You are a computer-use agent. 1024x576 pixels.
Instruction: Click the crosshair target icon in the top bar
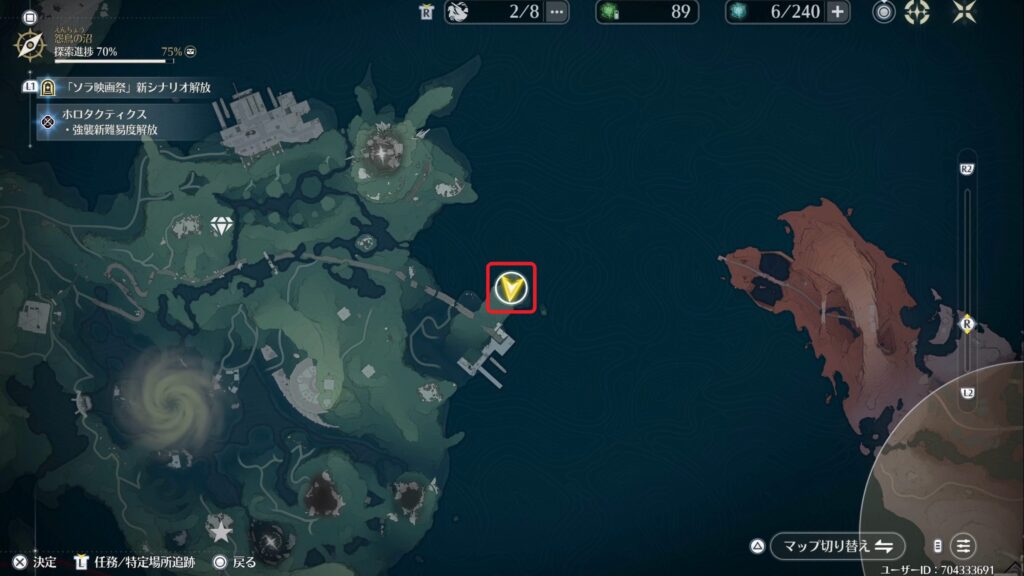(x=917, y=12)
